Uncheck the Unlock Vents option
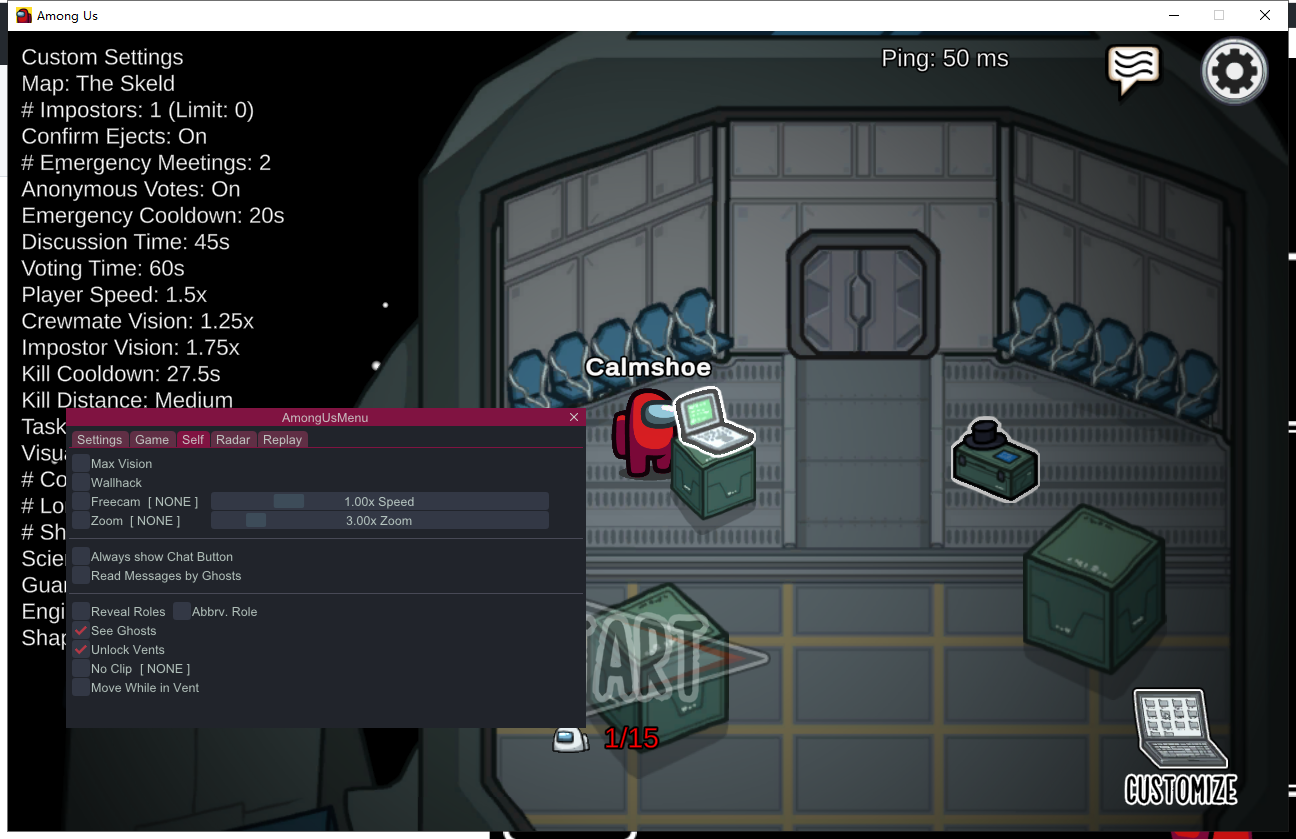This screenshot has width=1296, height=839. click(80, 649)
